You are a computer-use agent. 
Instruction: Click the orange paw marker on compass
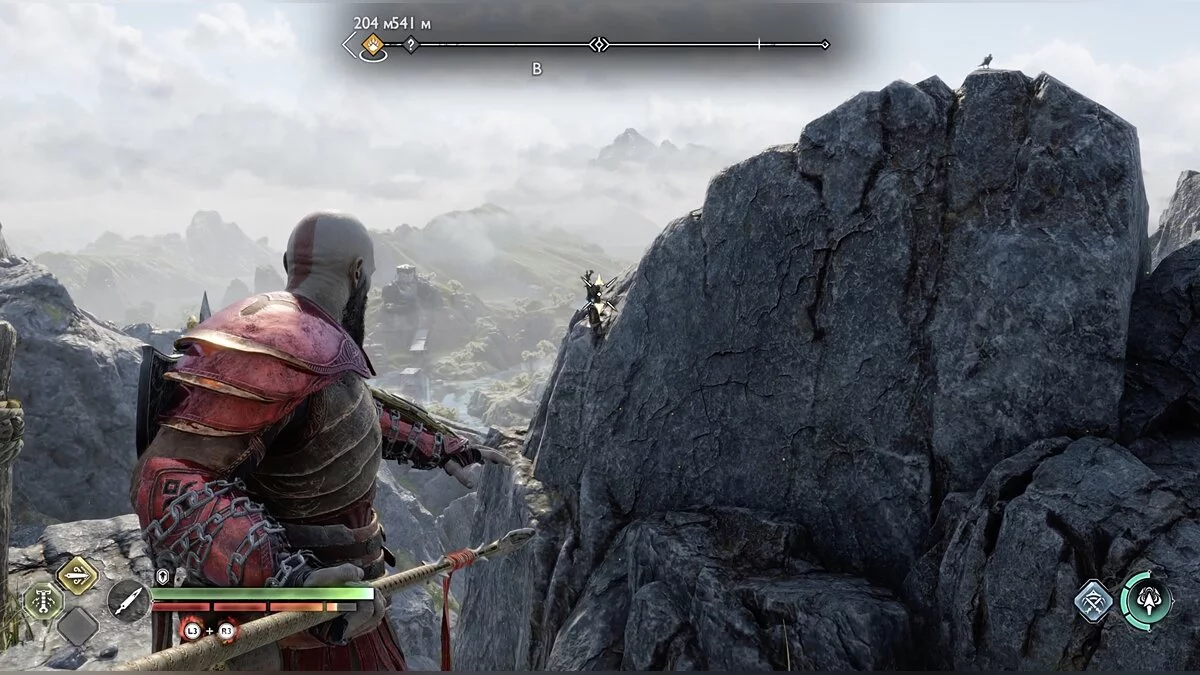pyautogui.click(x=373, y=44)
